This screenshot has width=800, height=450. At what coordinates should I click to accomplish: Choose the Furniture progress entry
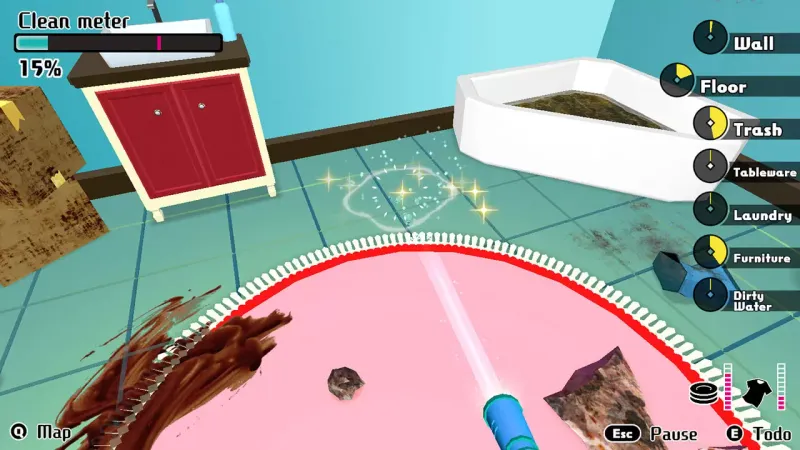761,257
